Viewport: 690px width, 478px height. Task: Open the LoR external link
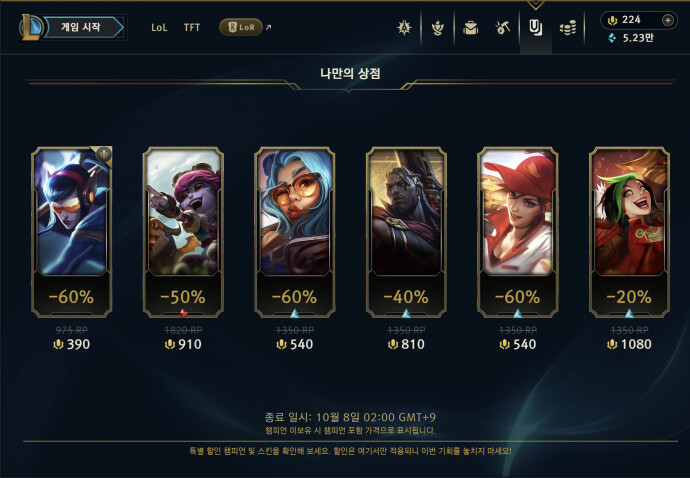(244, 27)
